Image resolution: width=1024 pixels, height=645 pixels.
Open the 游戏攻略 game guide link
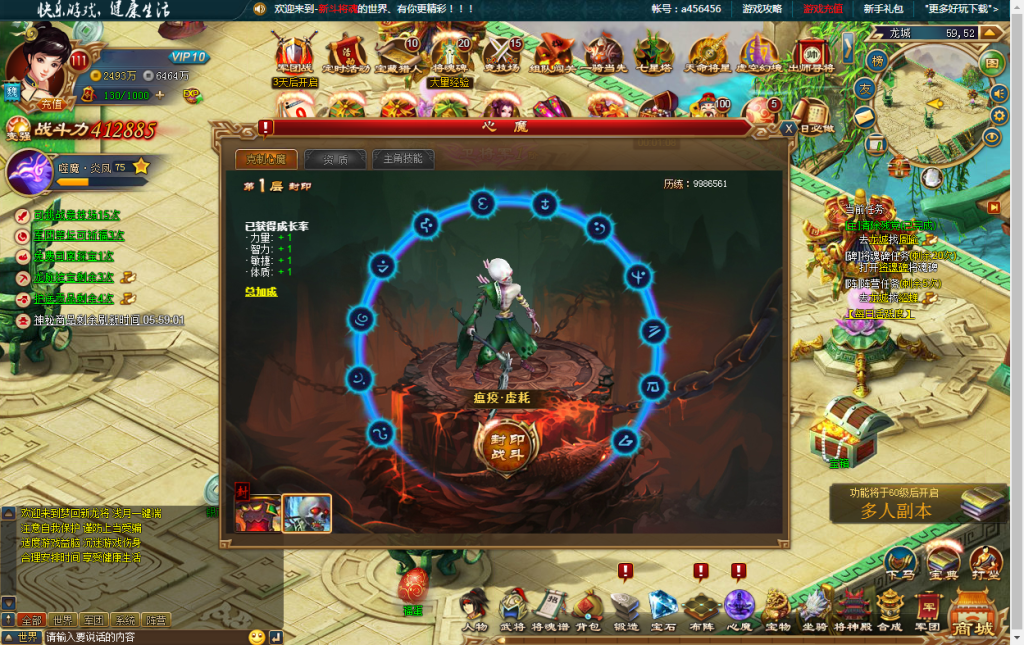tap(762, 8)
